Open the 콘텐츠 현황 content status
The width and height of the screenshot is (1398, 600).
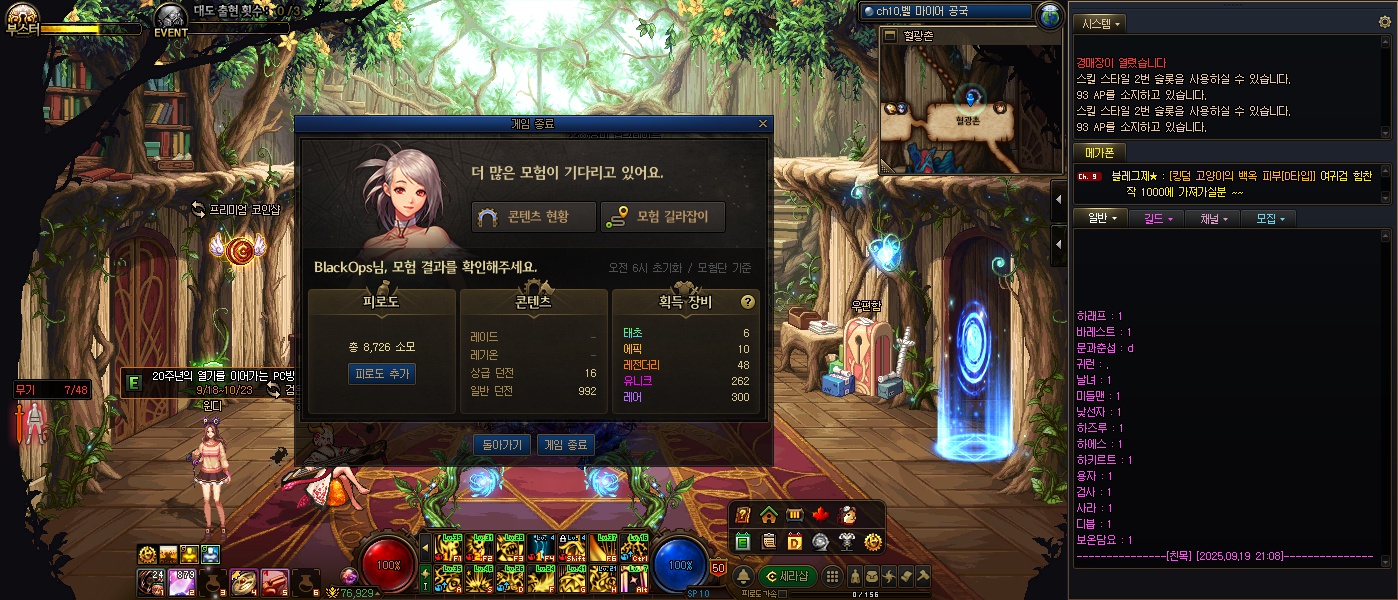pos(534,216)
